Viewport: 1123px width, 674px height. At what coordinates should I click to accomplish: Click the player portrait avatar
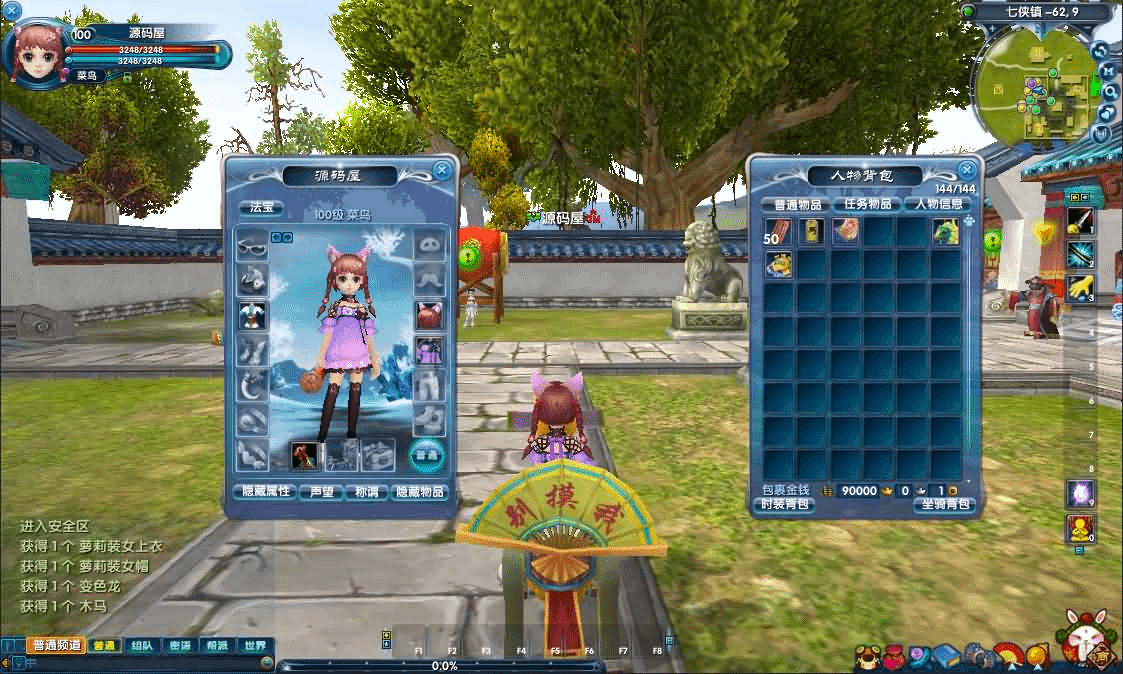[x=40, y=53]
